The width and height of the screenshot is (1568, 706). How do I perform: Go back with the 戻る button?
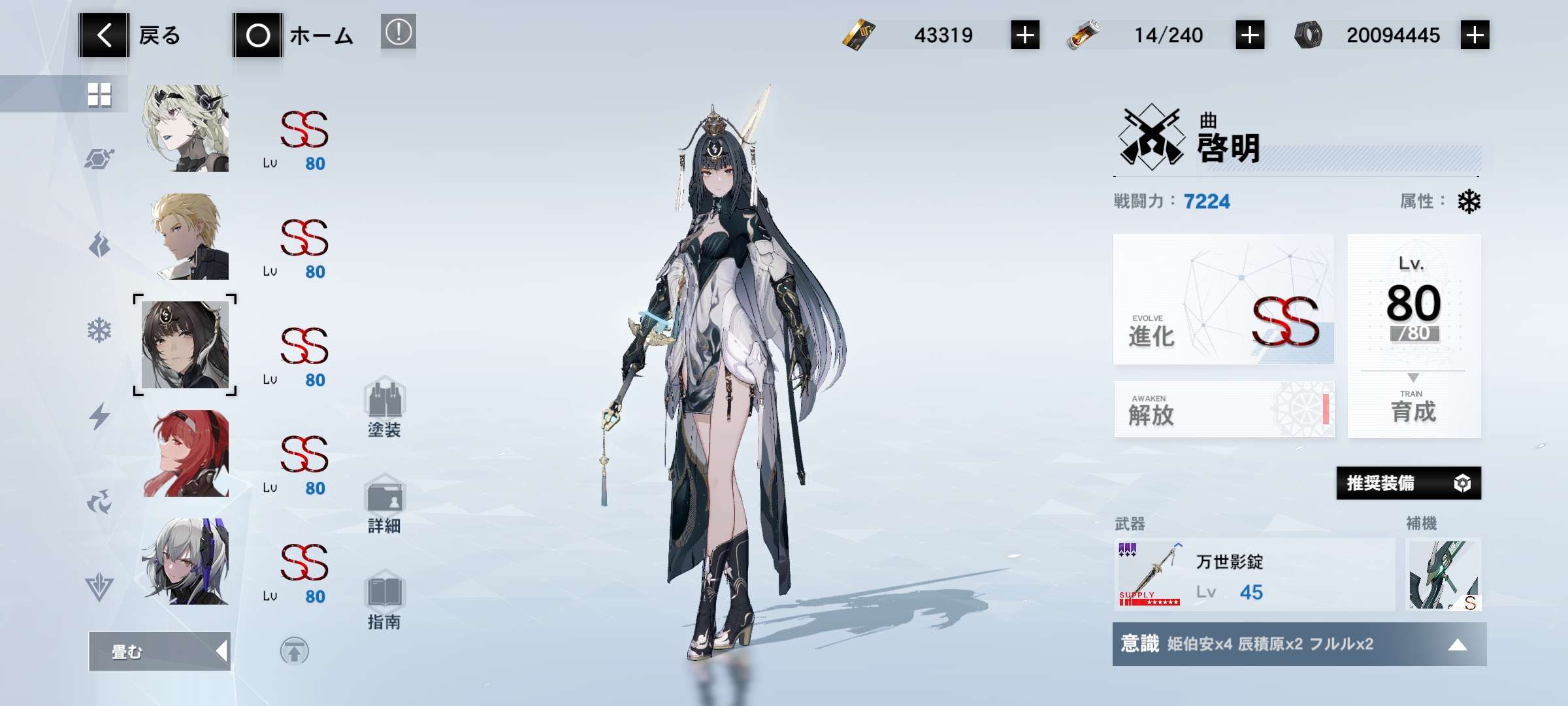130,35
